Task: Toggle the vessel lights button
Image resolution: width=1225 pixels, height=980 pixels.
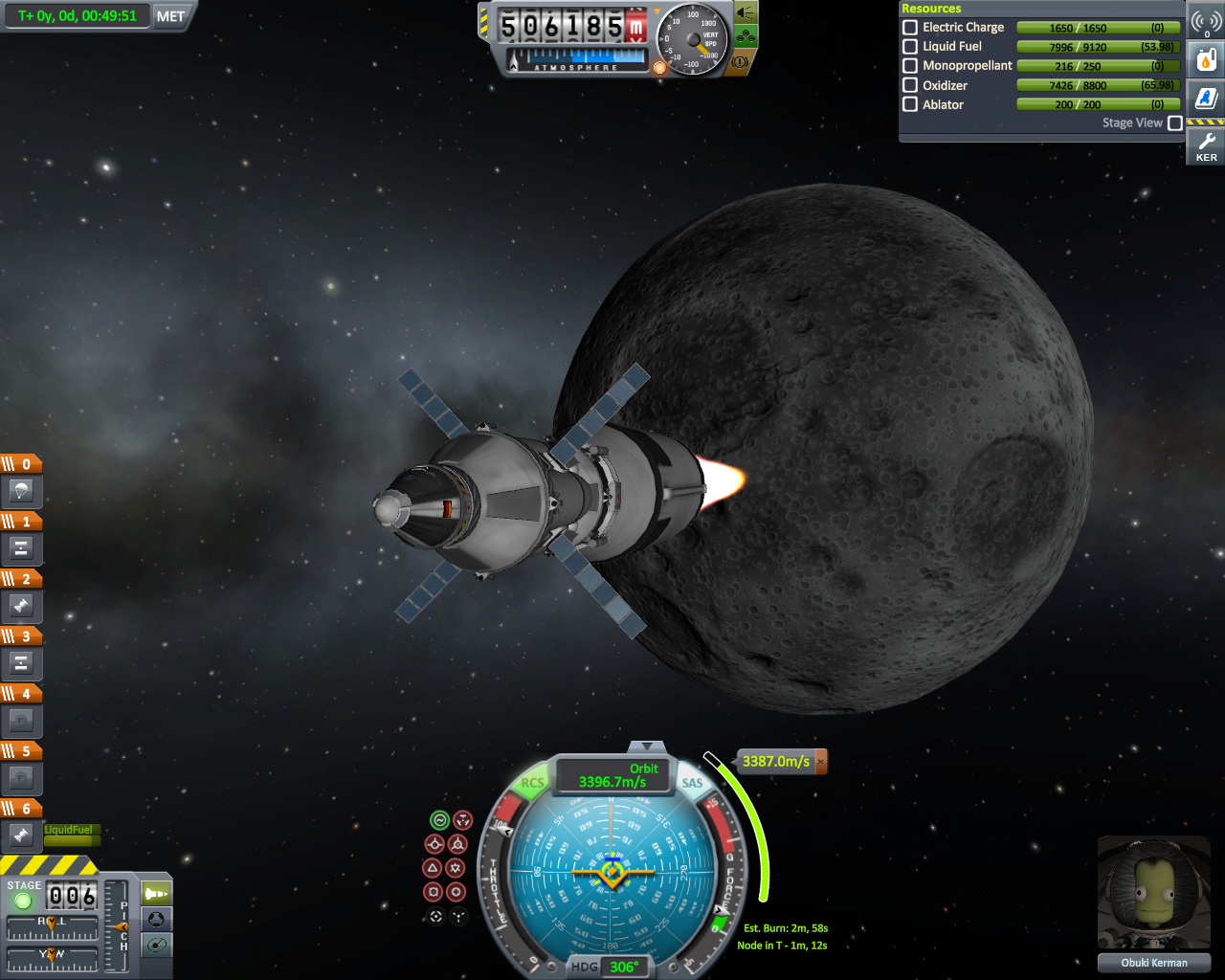Action: click(x=745, y=12)
